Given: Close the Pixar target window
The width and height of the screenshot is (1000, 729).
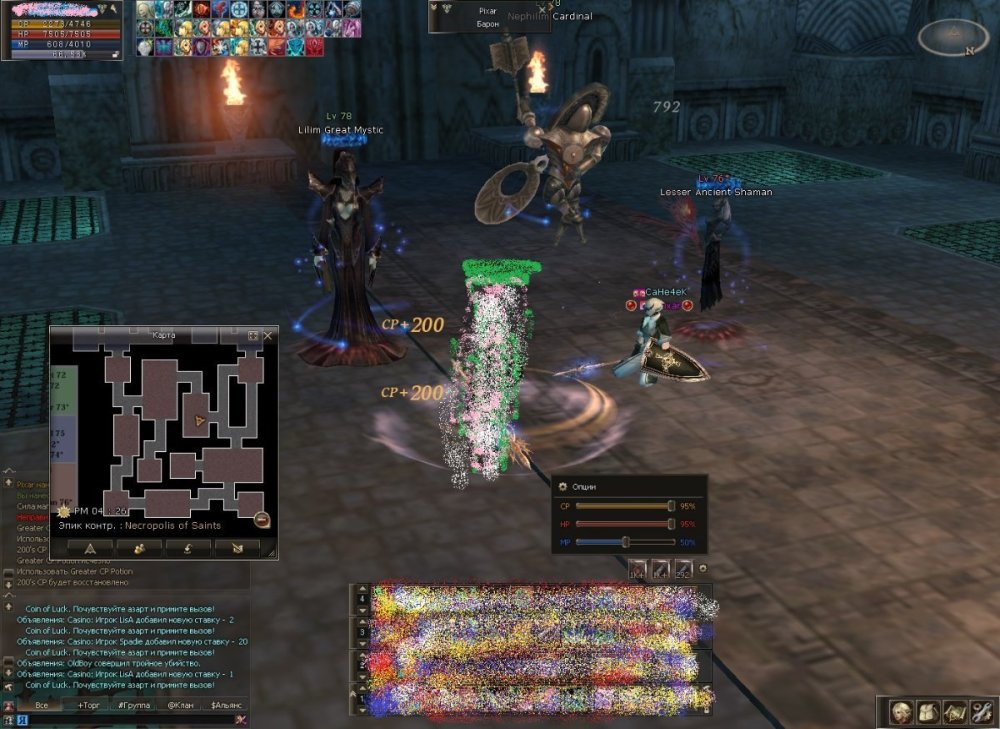Looking at the screenshot, I should pyautogui.click(x=544, y=8).
